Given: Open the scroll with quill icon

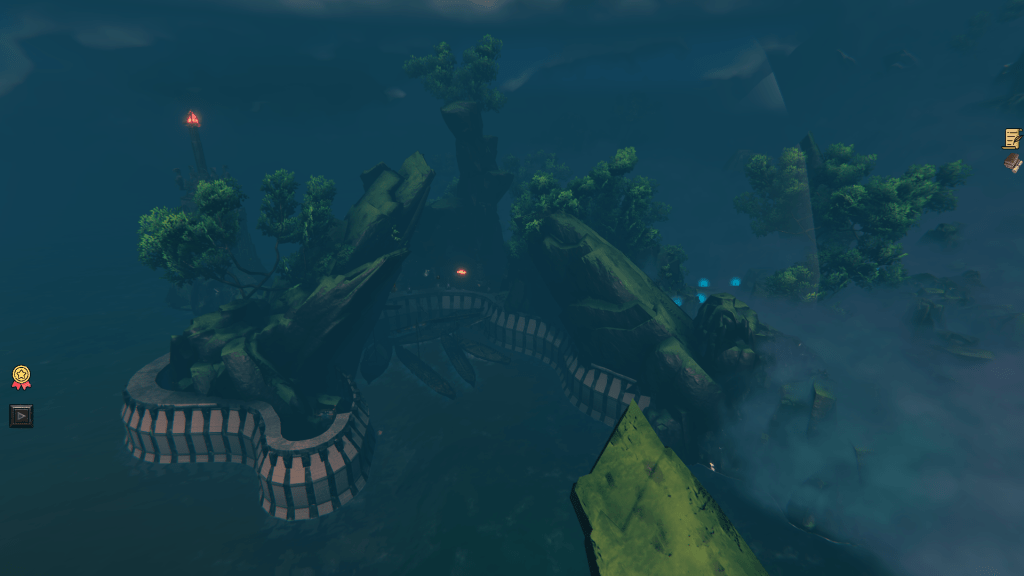Looking at the screenshot, I should pos(1012,138).
